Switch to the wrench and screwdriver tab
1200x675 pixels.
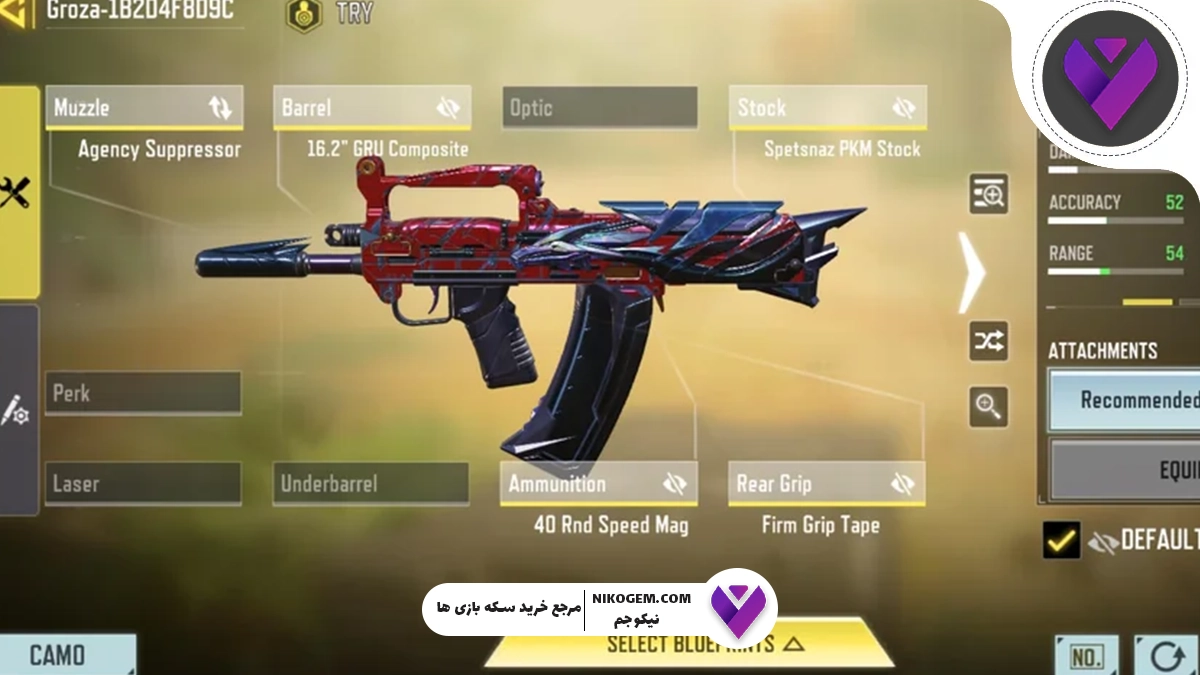16,192
